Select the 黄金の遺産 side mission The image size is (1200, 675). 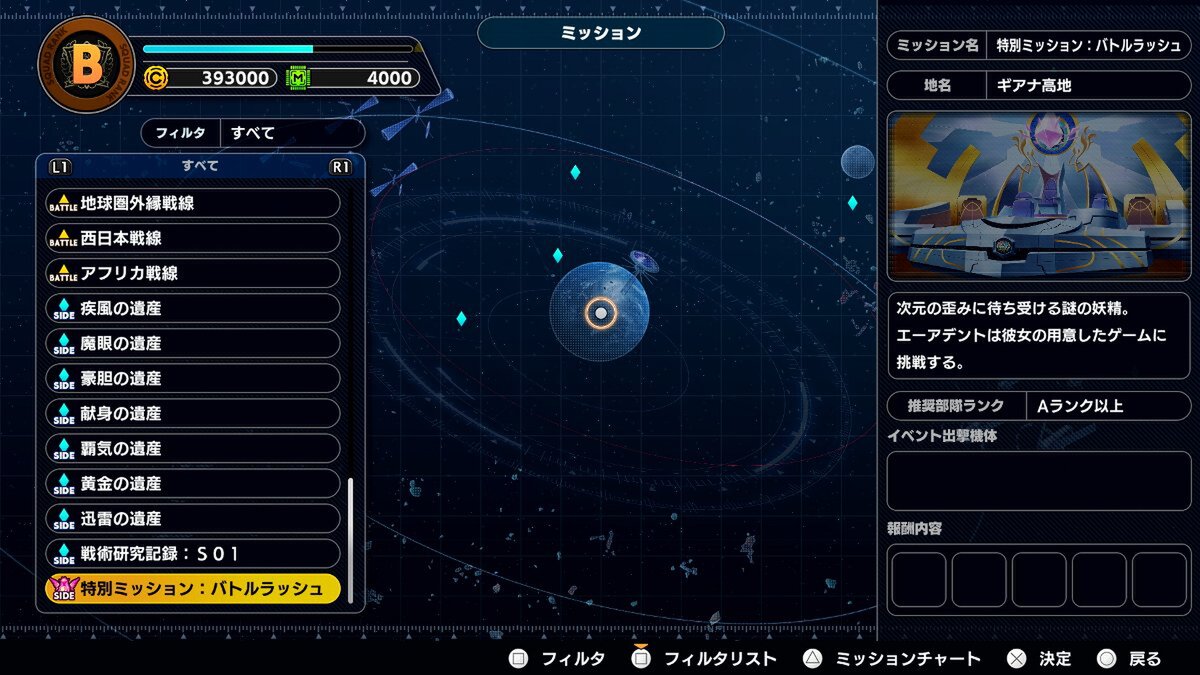193,483
